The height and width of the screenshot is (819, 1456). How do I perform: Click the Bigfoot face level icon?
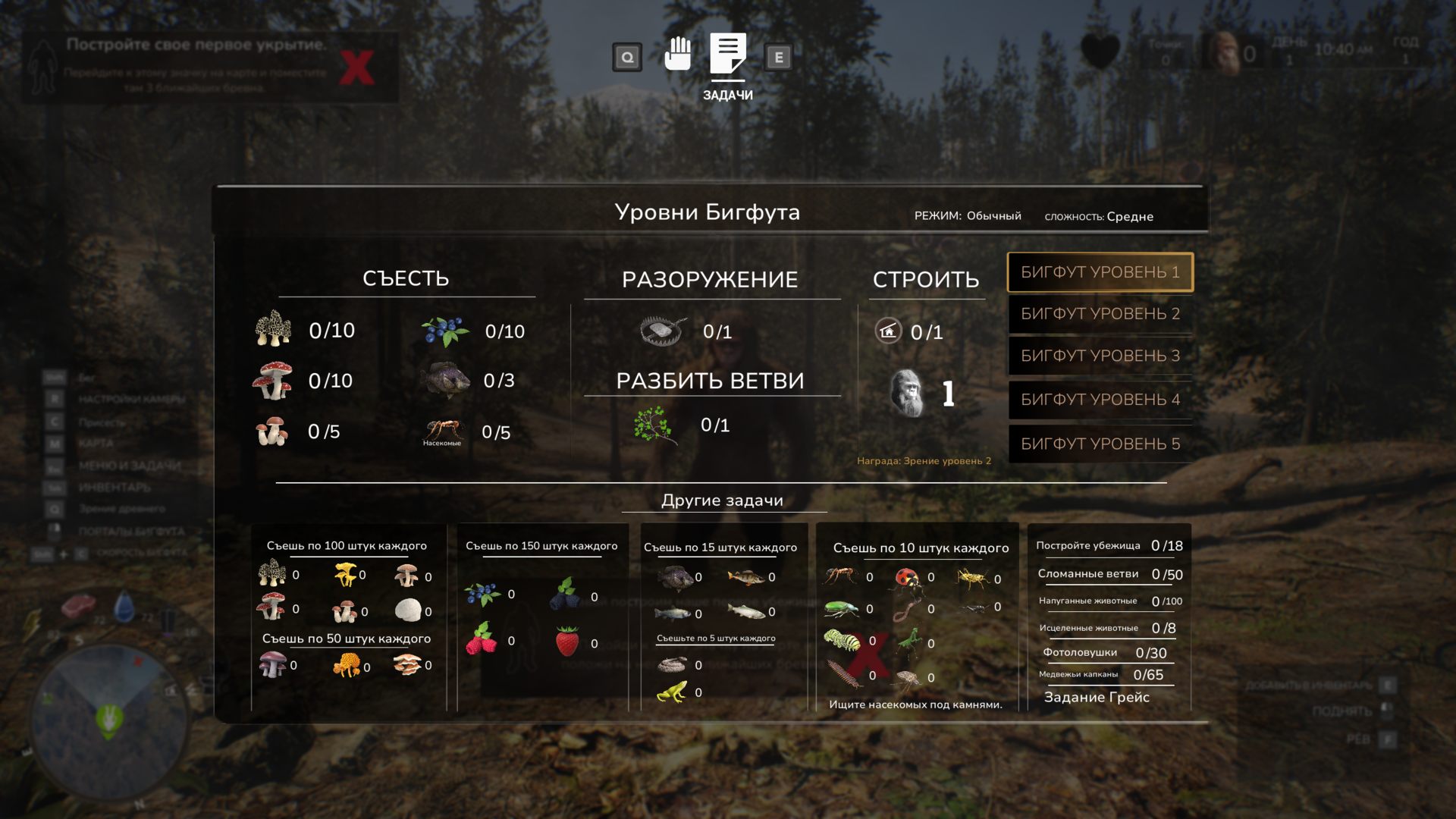click(907, 393)
